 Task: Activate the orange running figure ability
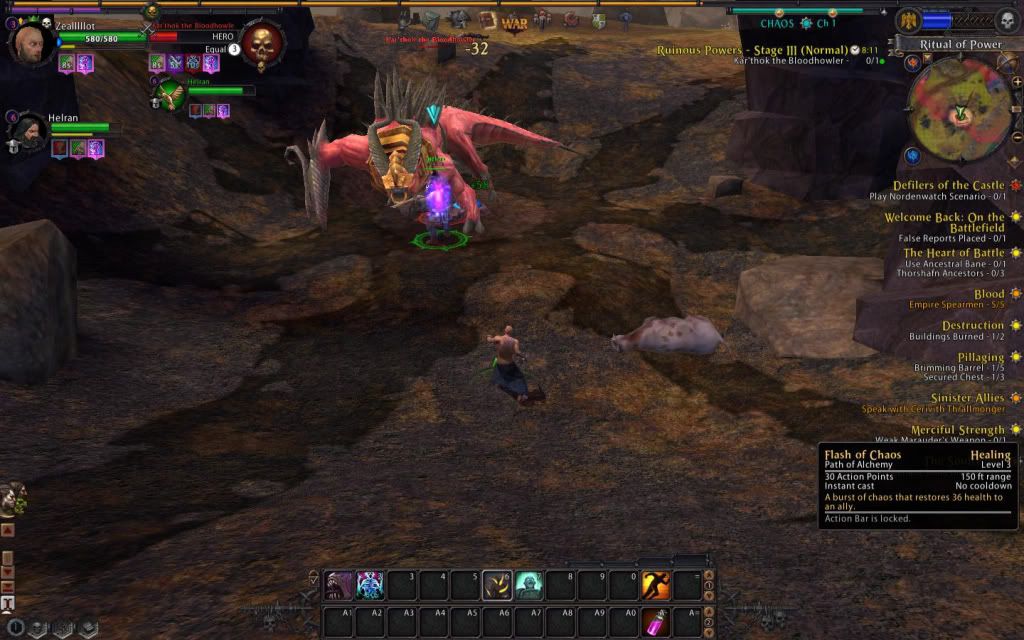(656, 585)
